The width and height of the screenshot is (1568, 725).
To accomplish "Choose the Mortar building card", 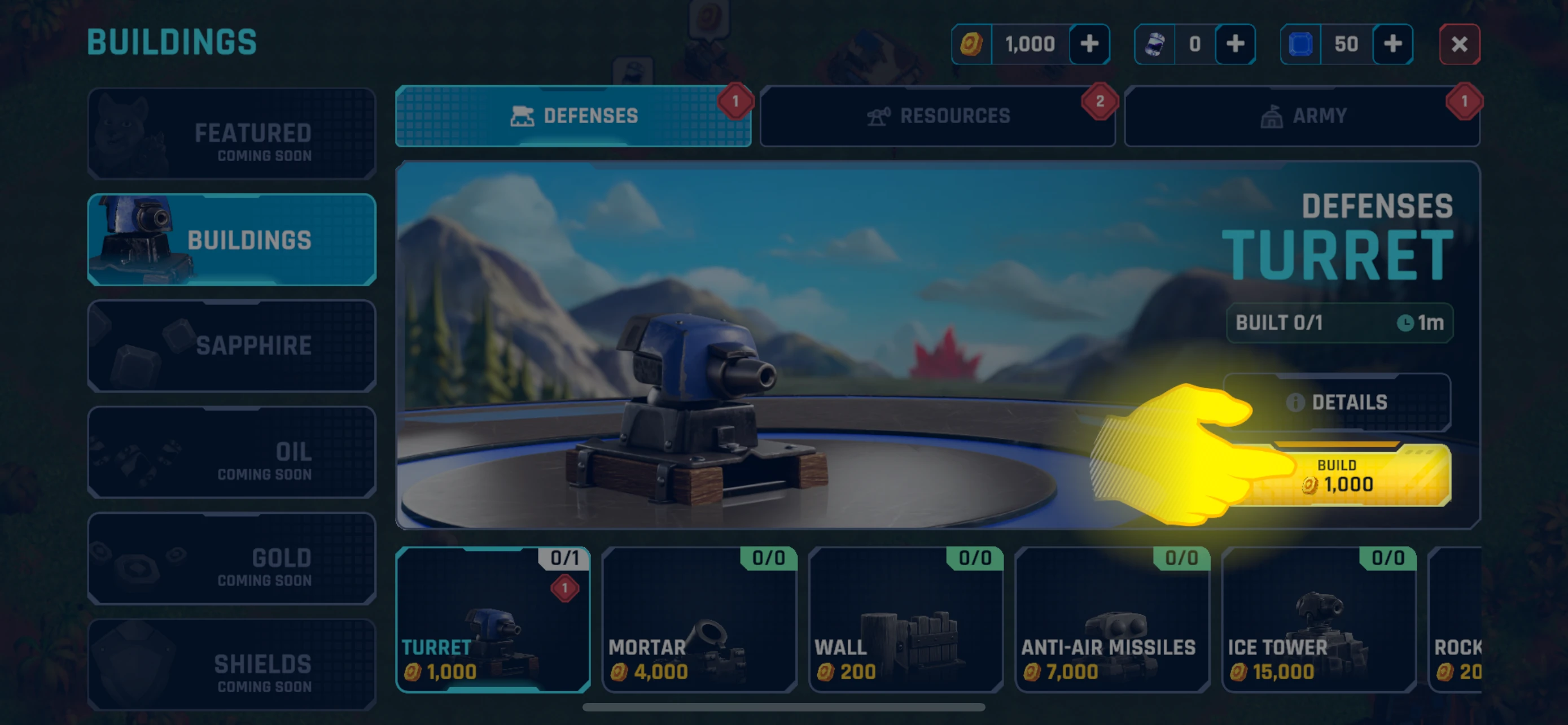I will click(x=699, y=619).
